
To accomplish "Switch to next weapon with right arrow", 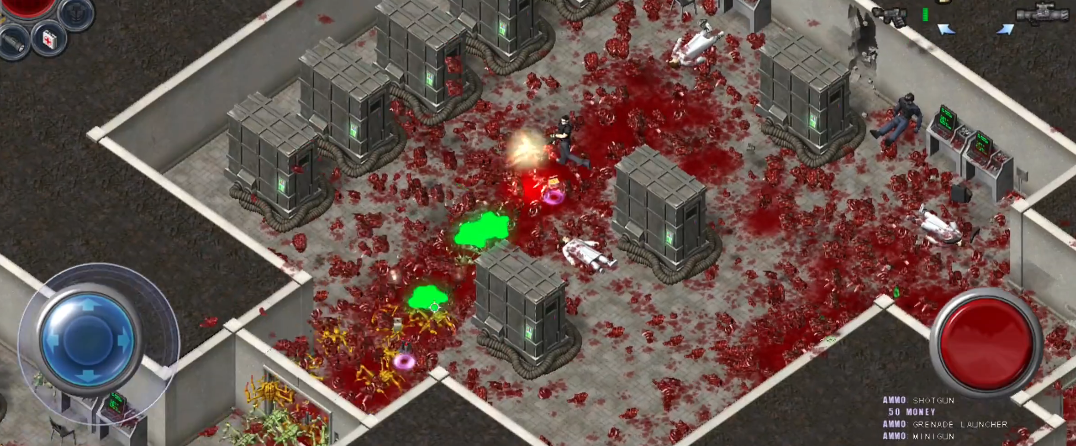I will coord(1004,30).
